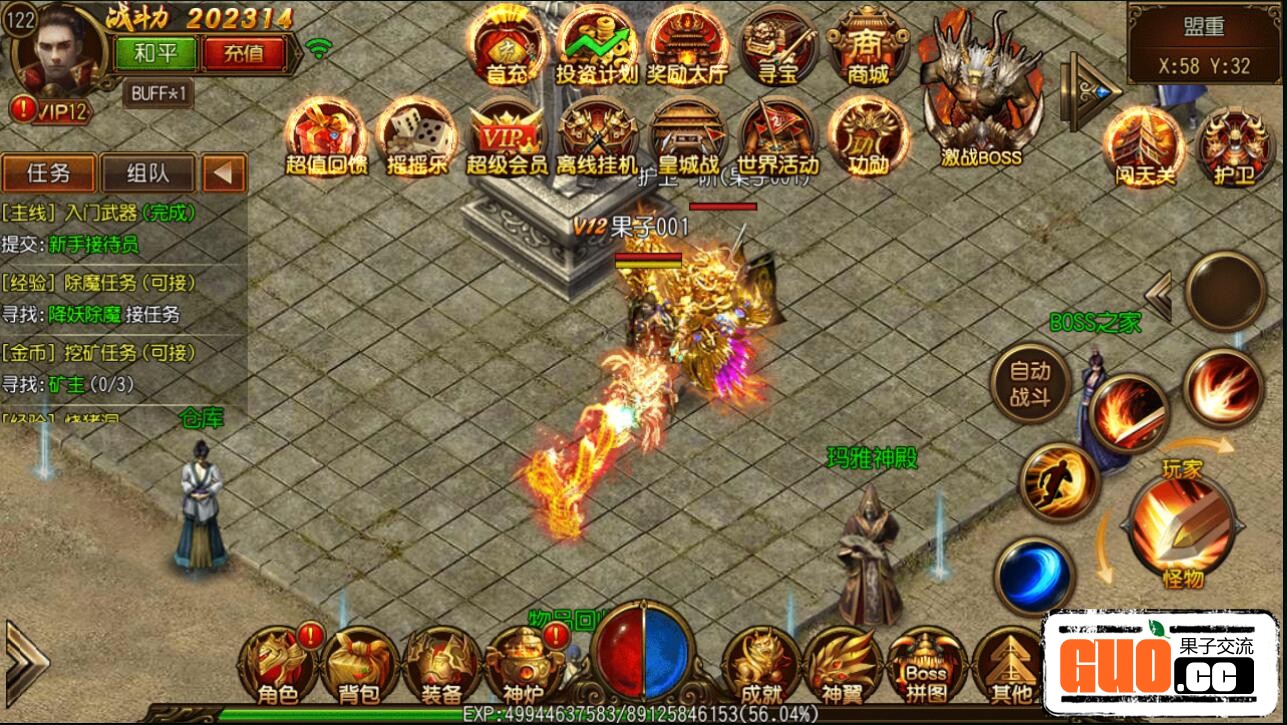Open the 寻宝 treasure hunt
The height and width of the screenshot is (725, 1287).
[x=779, y=46]
